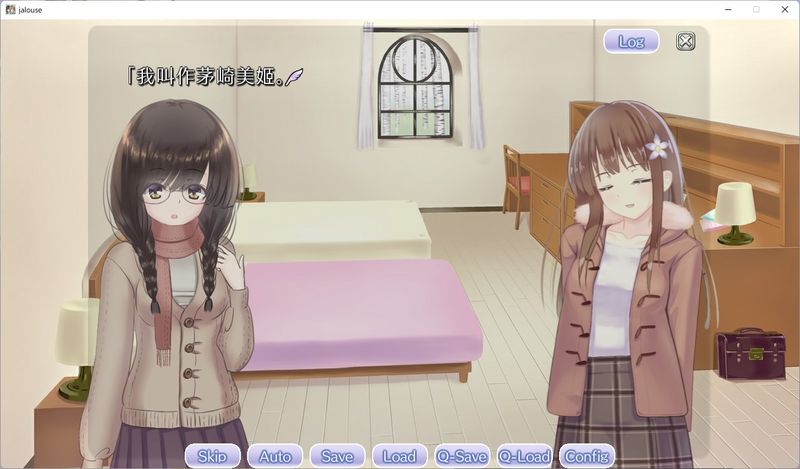Open the Save menu
Image resolution: width=800 pixels, height=469 pixels.
coord(337,456)
